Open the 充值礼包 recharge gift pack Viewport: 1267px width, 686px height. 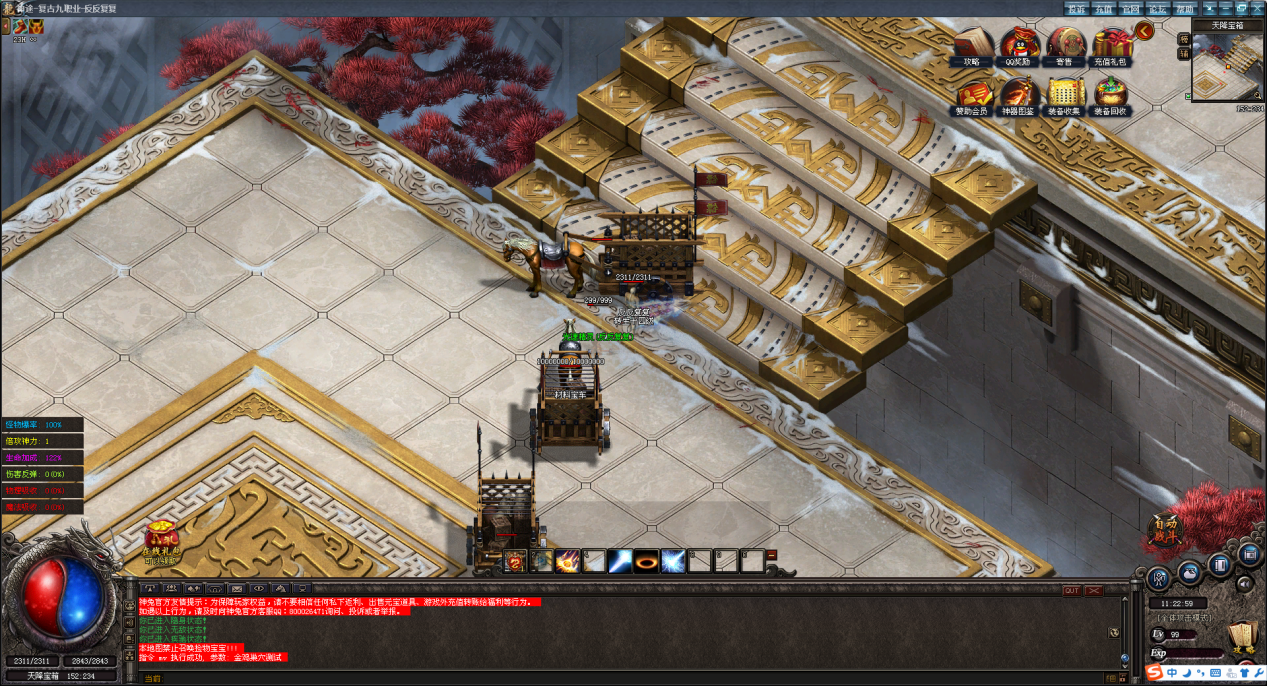(x=1110, y=44)
